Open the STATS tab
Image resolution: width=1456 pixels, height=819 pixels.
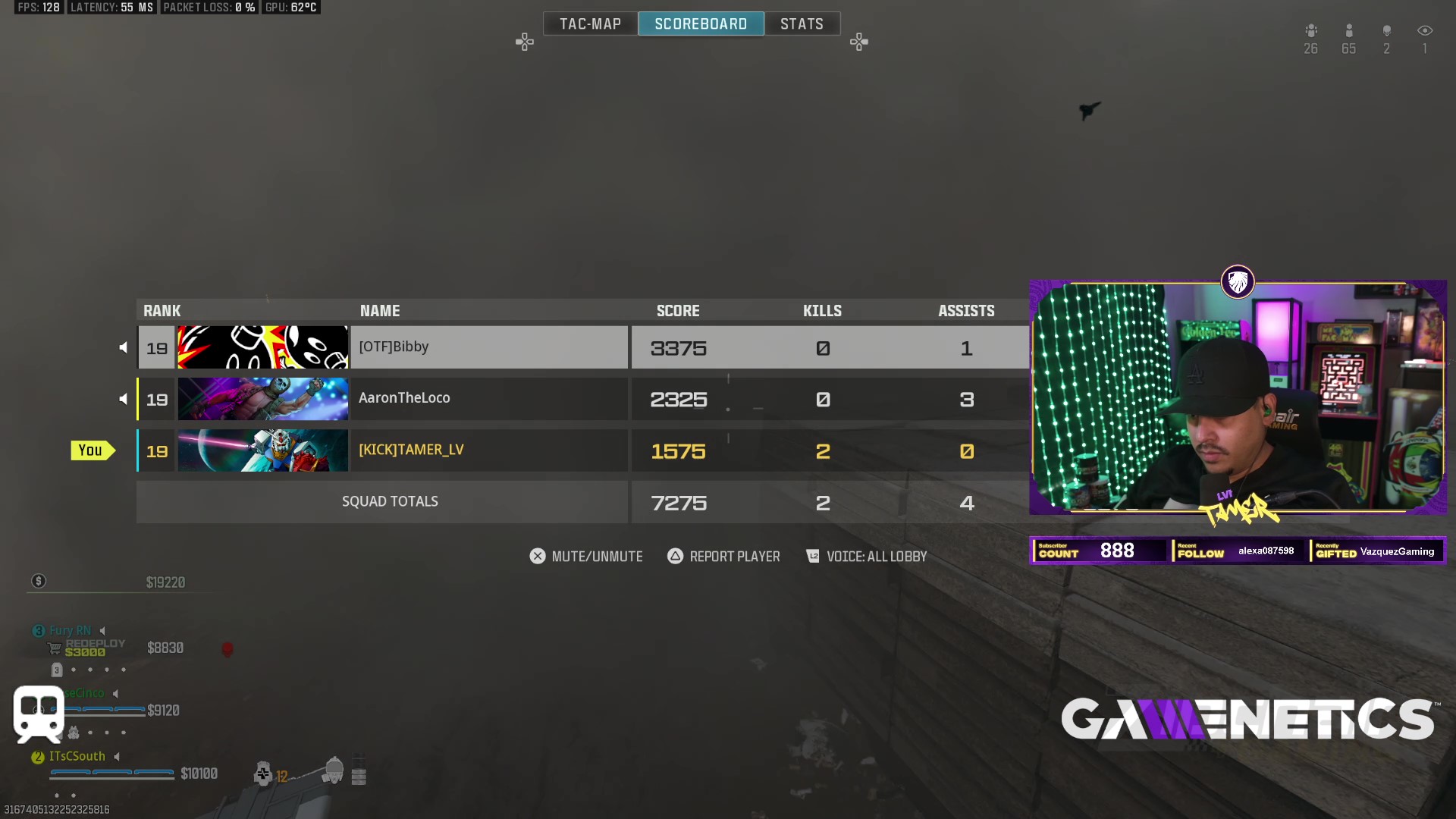pos(802,24)
